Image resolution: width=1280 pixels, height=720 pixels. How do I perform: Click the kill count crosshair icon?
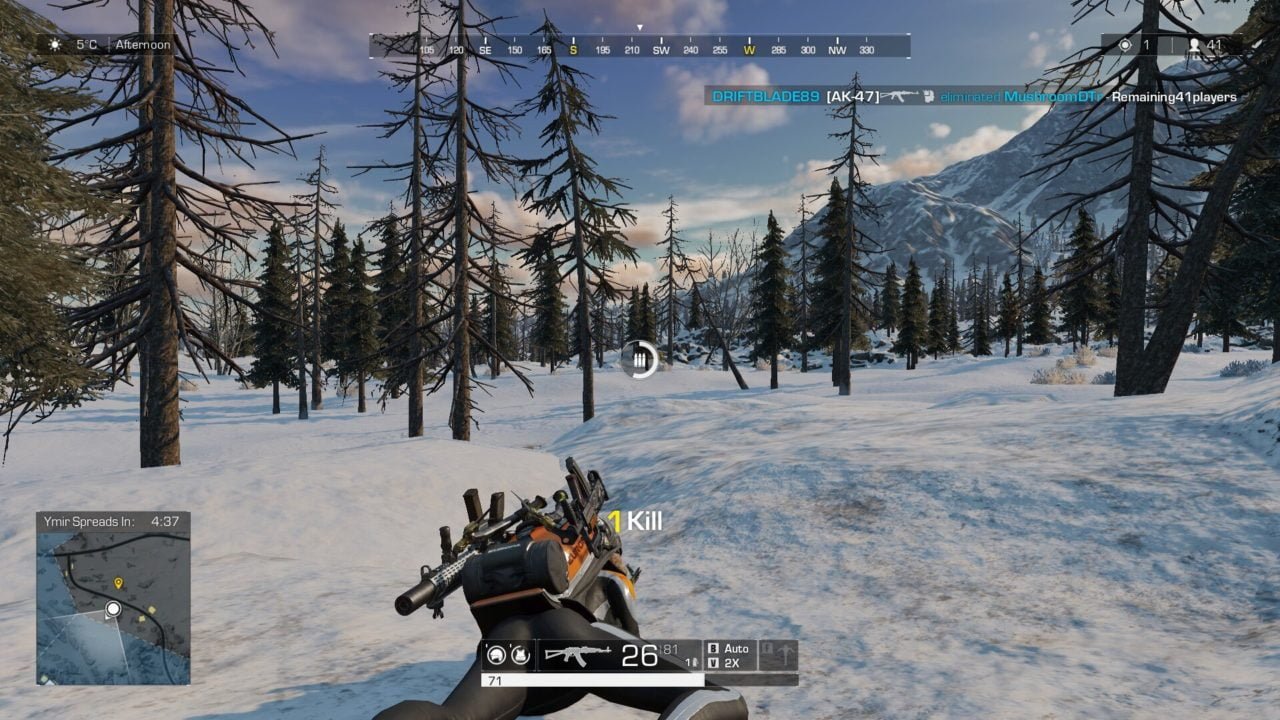pyautogui.click(x=1125, y=45)
